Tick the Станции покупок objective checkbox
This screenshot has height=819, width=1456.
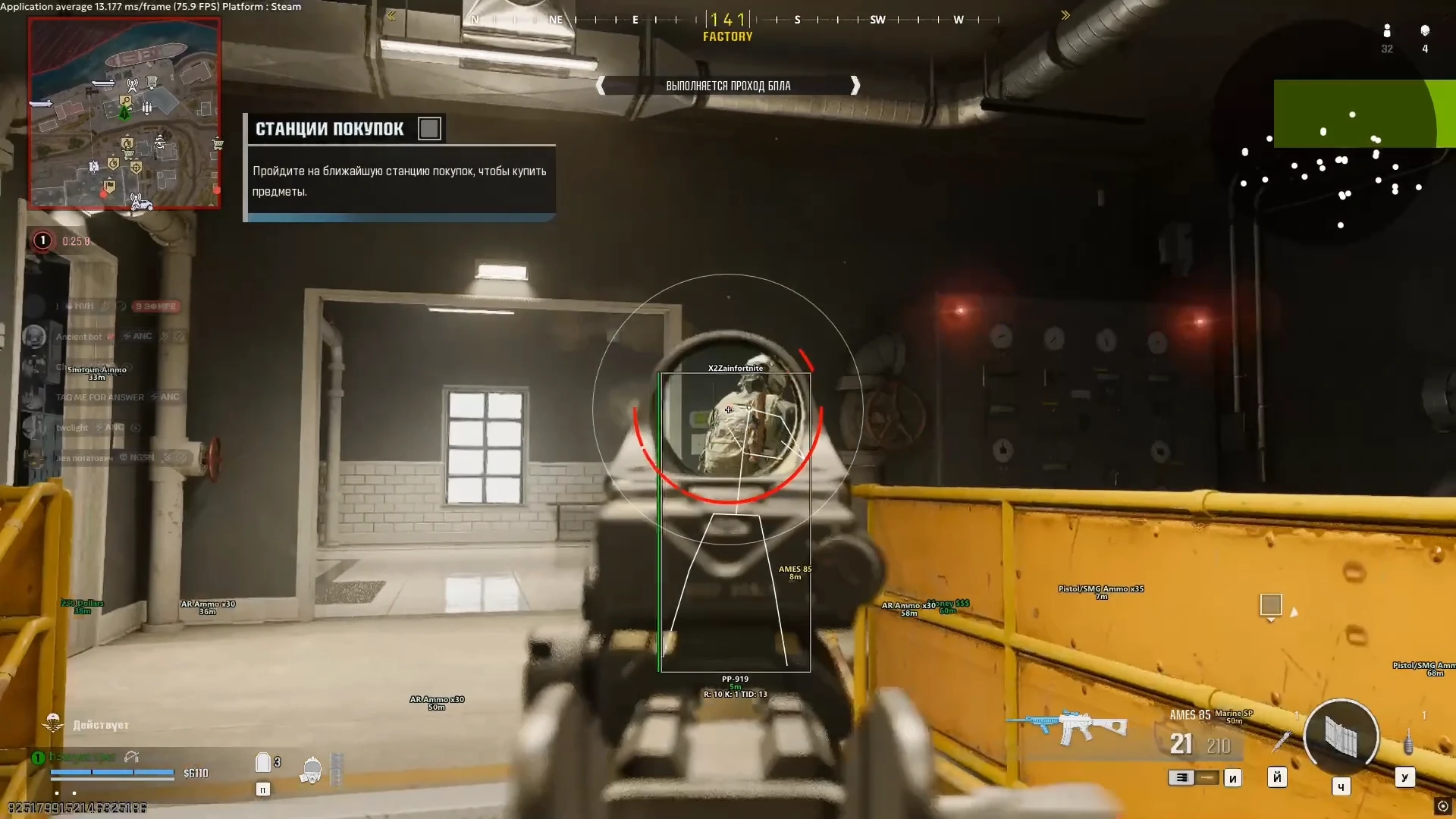429,129
